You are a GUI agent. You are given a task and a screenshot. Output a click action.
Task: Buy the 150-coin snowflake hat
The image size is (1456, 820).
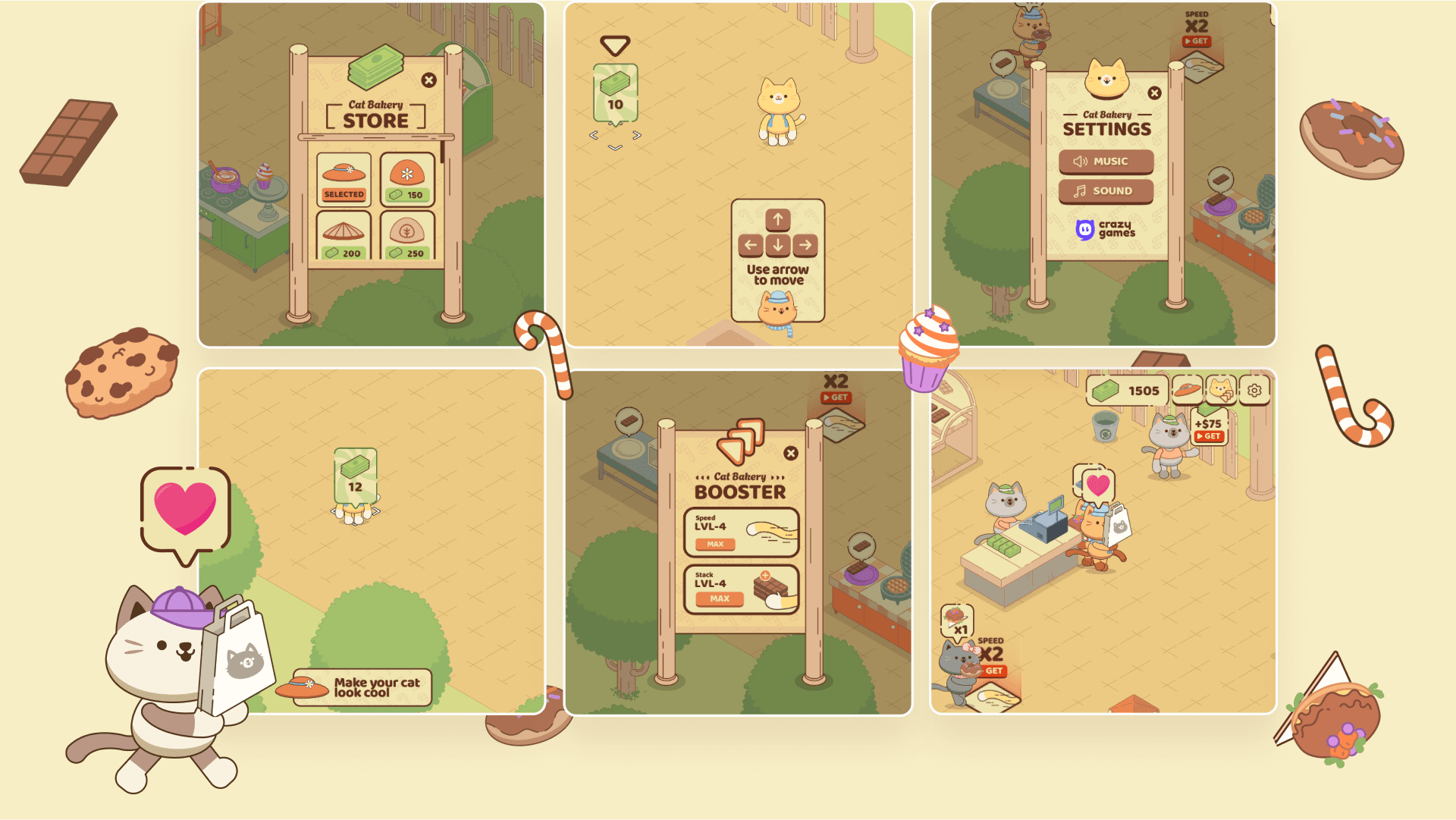(407, 180)
